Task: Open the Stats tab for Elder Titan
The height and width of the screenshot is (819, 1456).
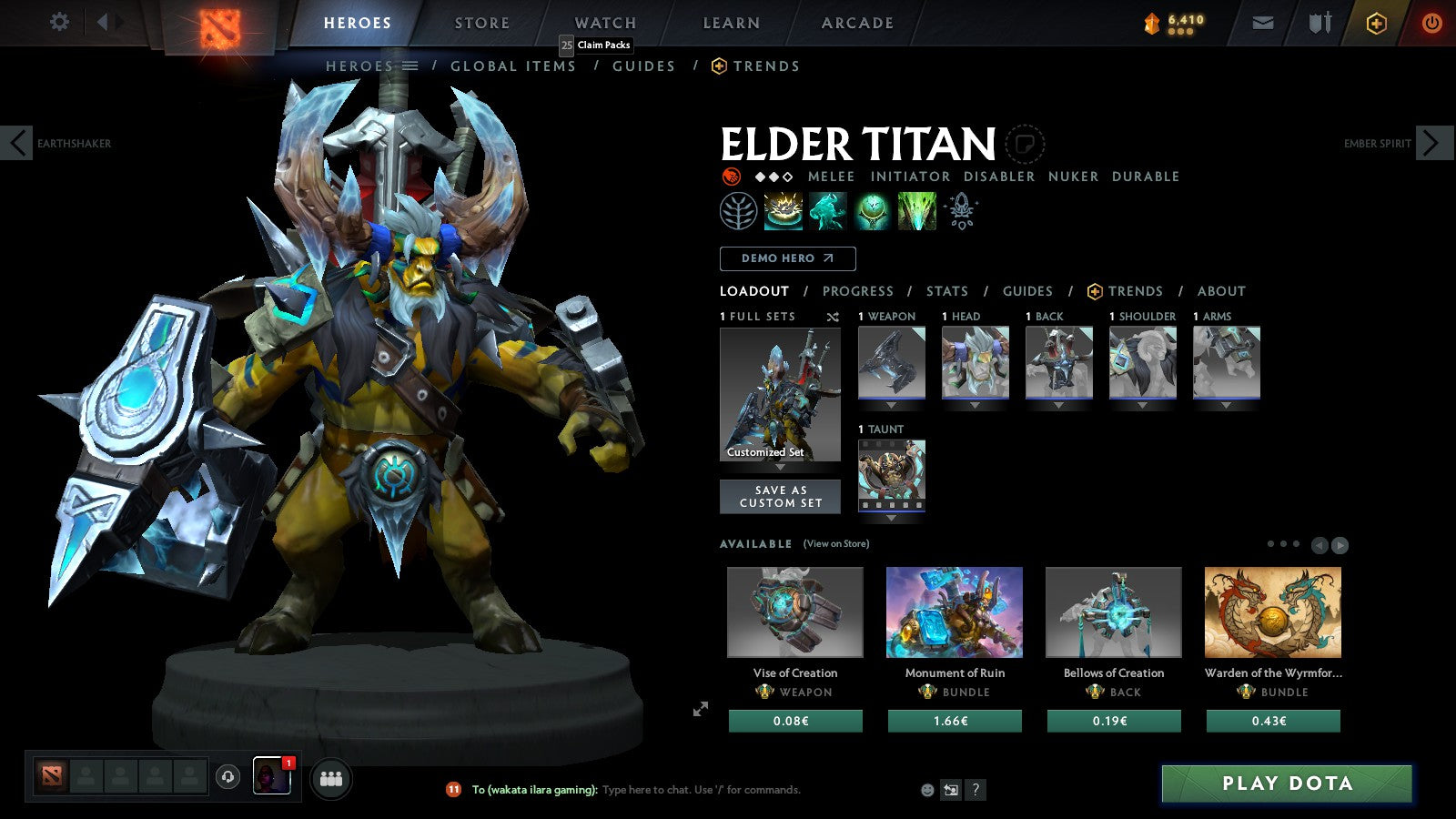Action: click(x=947, y=291)
